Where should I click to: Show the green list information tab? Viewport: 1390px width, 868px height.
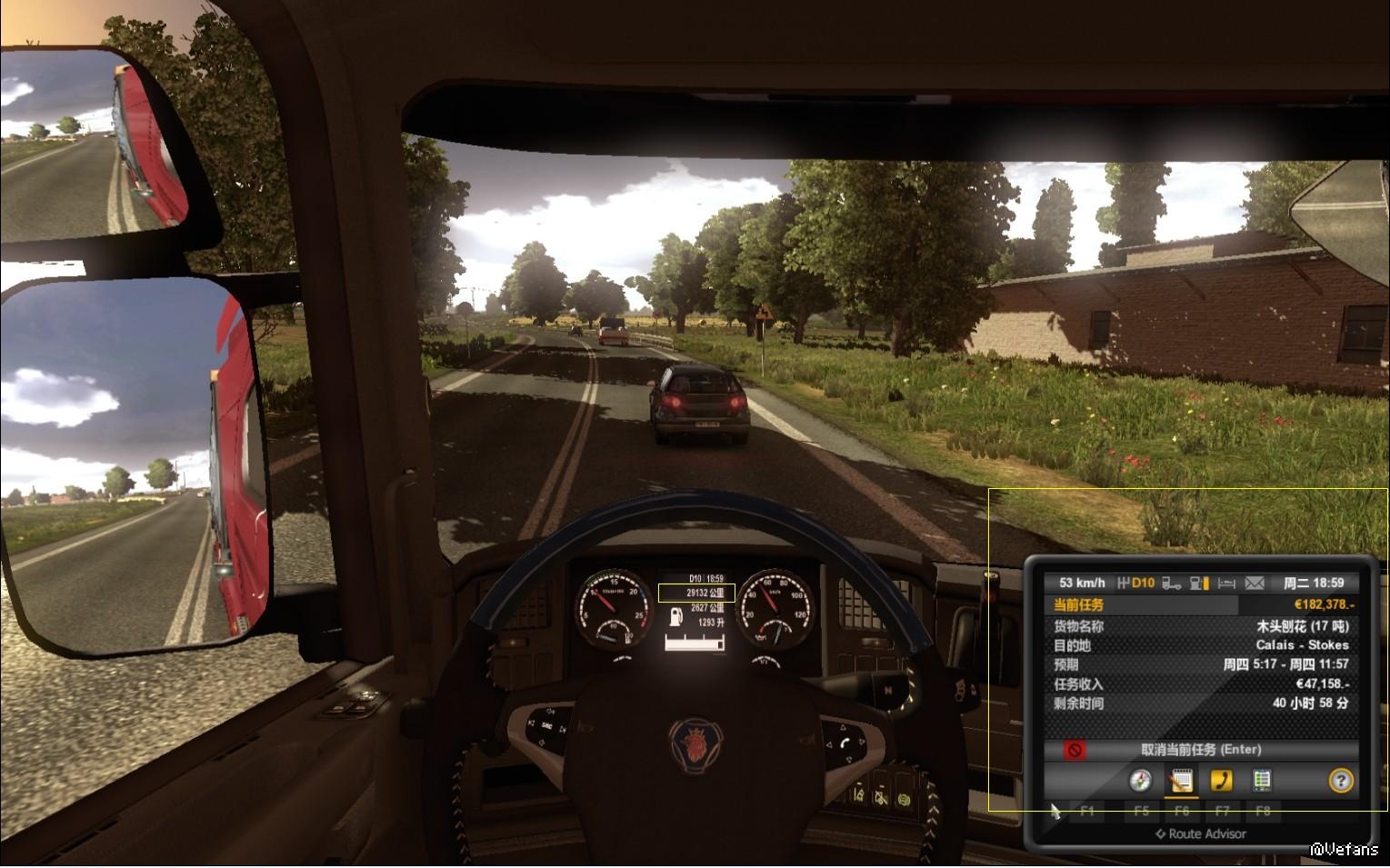tap(1261, 780)
